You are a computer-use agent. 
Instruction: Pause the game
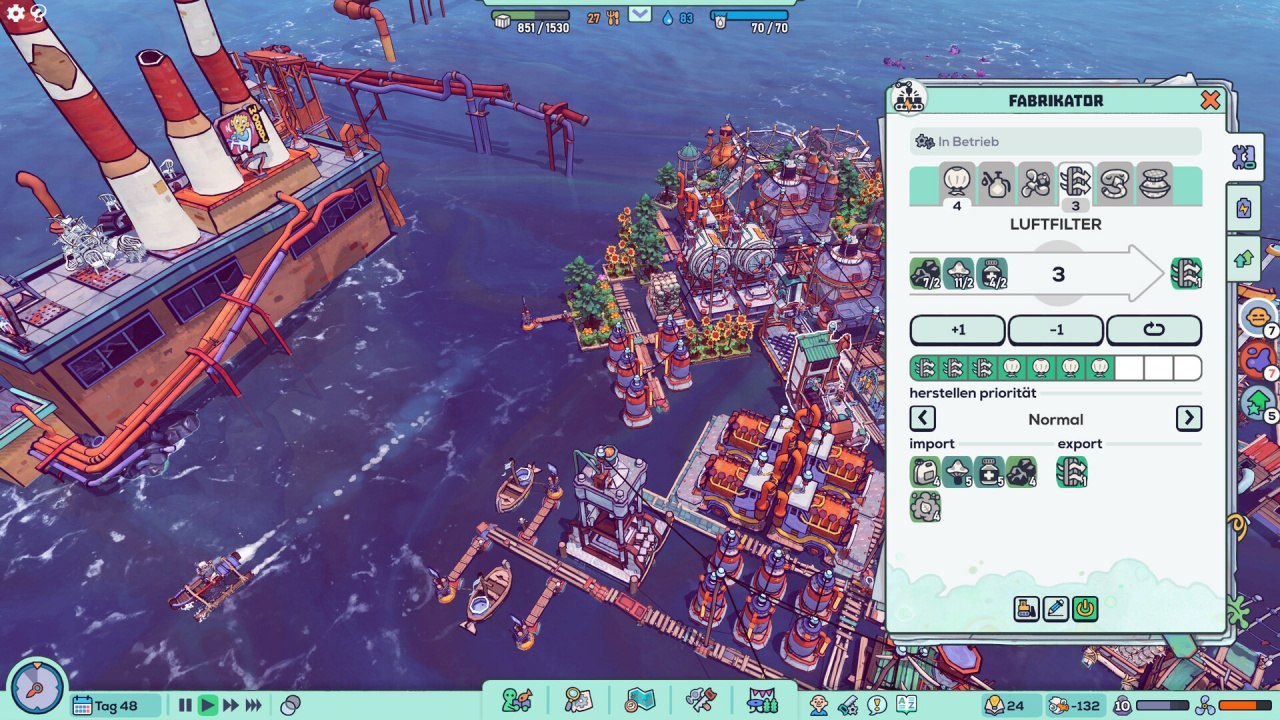pyautogui.click(x=185, y=705)
